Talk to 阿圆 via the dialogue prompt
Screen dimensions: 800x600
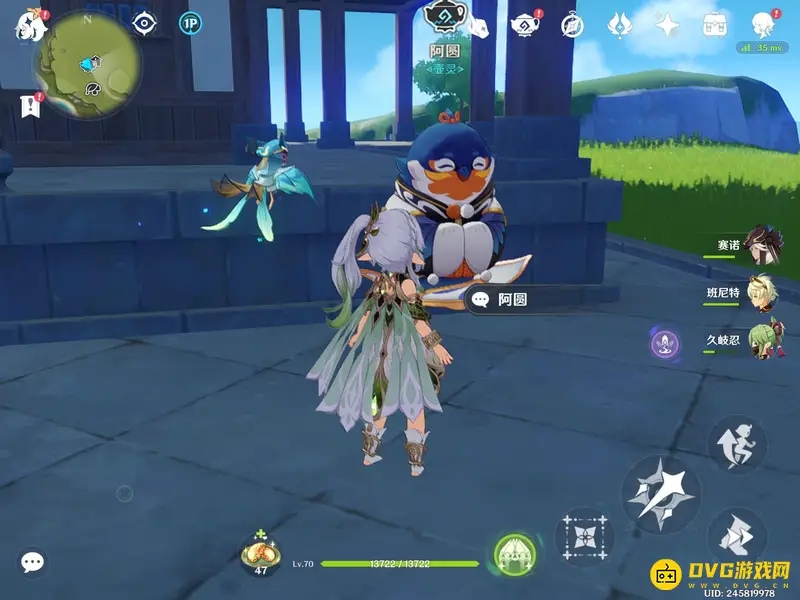coord(512,299)
